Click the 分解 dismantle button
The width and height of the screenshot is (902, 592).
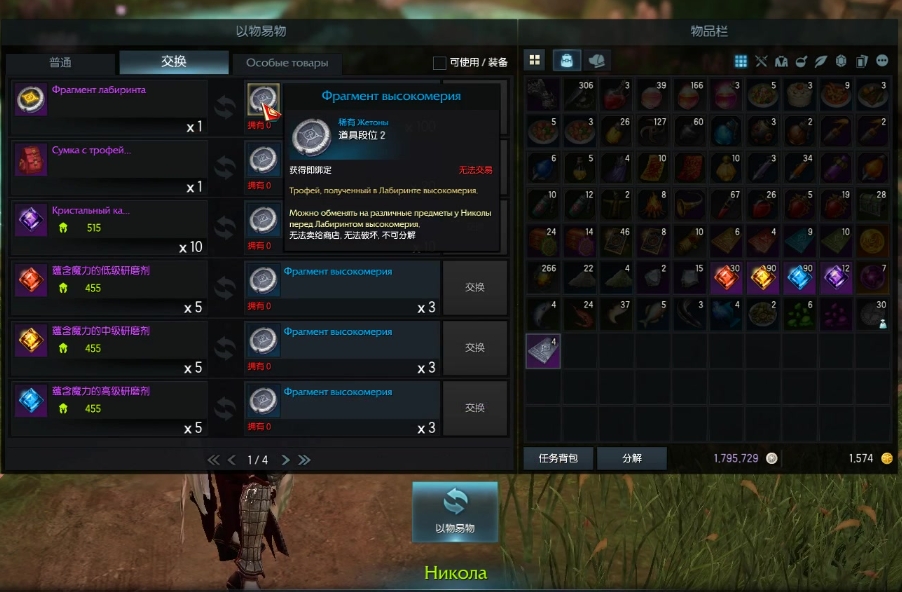click(x=632, y=458)
